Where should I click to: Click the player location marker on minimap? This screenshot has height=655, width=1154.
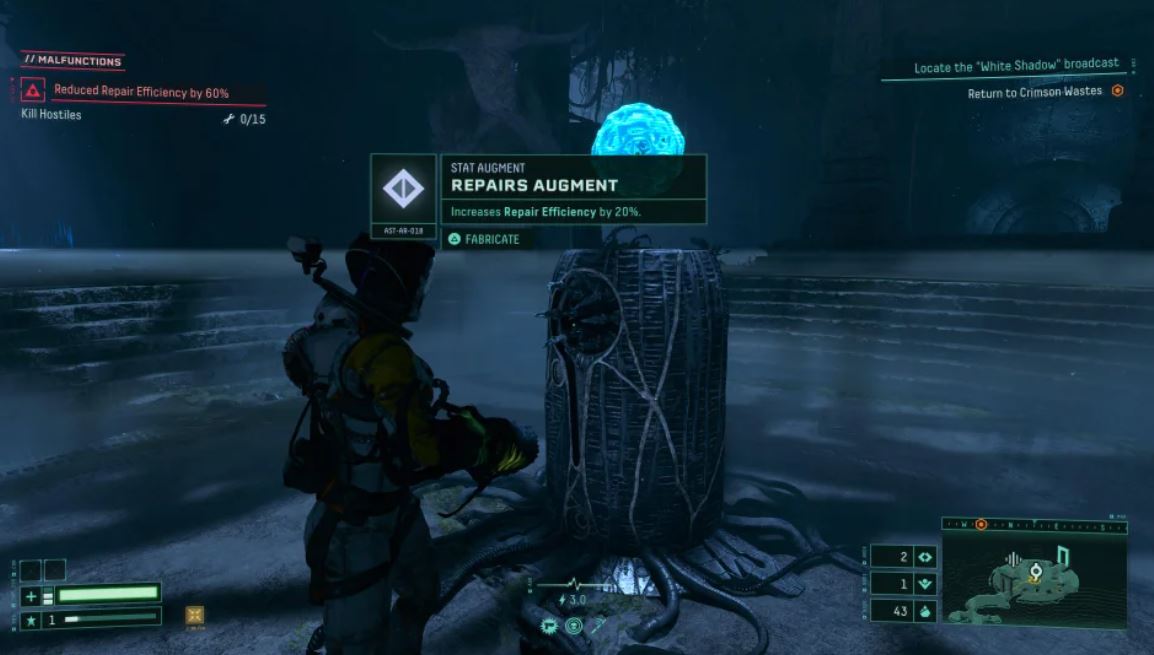tap(1036, 571)
